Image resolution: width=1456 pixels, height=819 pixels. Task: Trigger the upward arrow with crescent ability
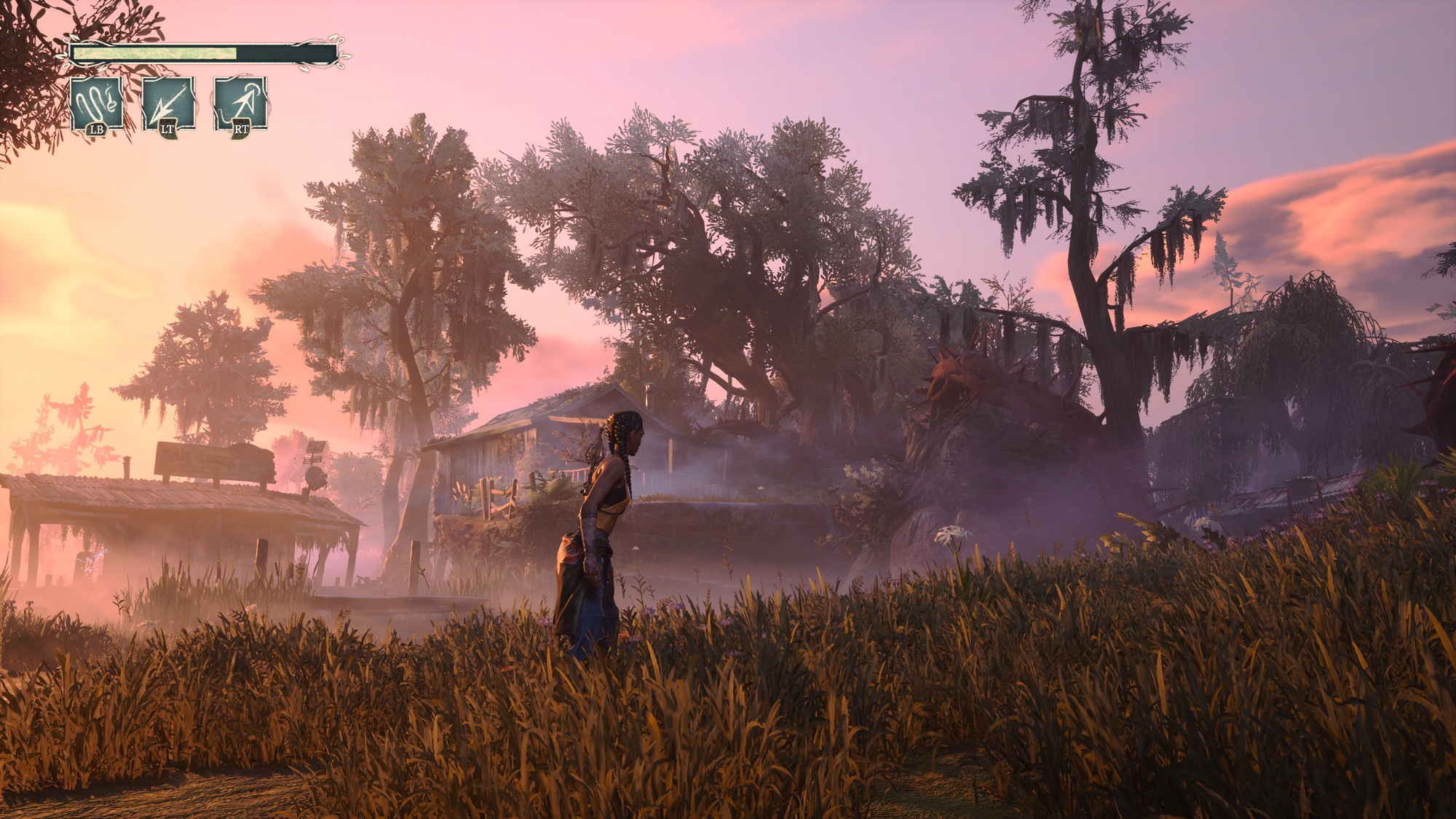(x=240, y=104)
